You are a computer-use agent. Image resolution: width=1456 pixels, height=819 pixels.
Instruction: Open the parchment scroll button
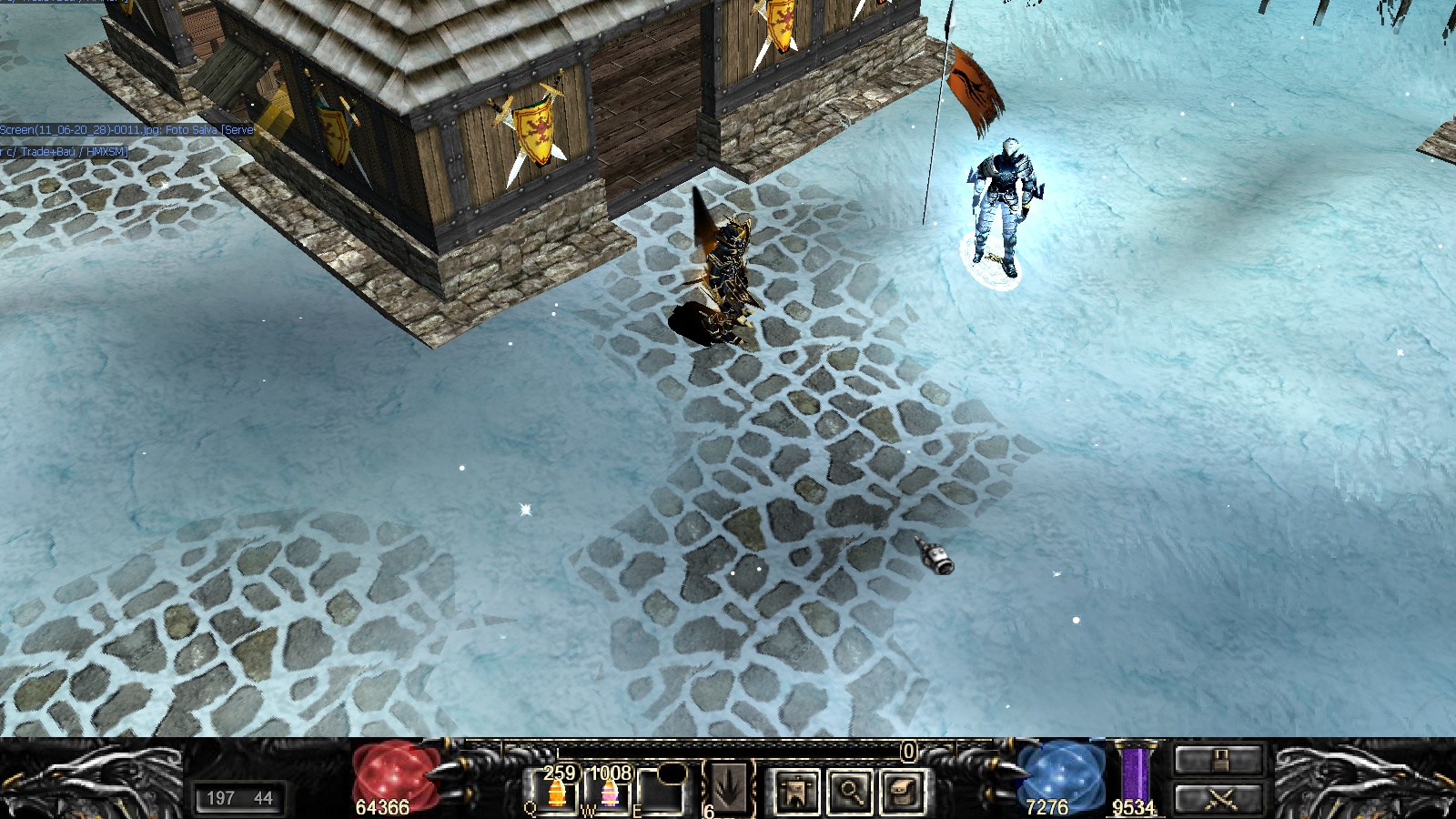point(902,791)
